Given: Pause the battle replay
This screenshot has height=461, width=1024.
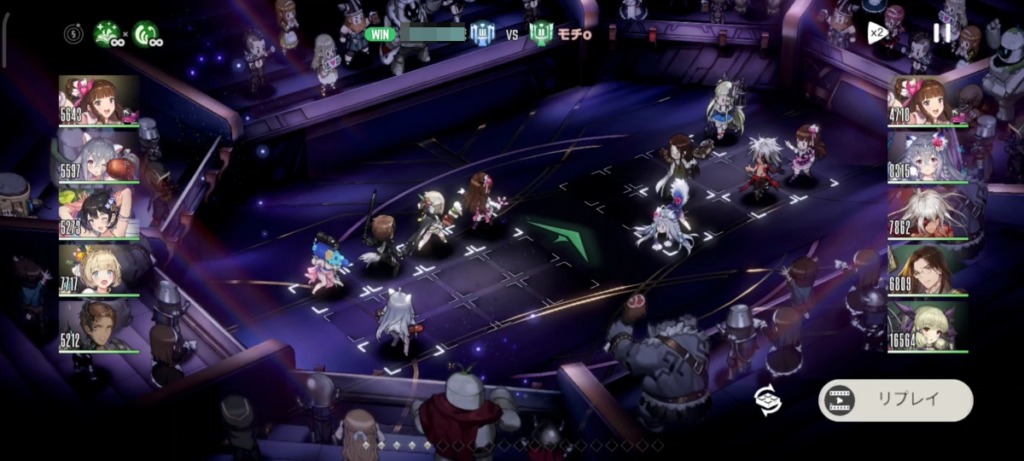Looking at the screenshot, I should point(941,32).
